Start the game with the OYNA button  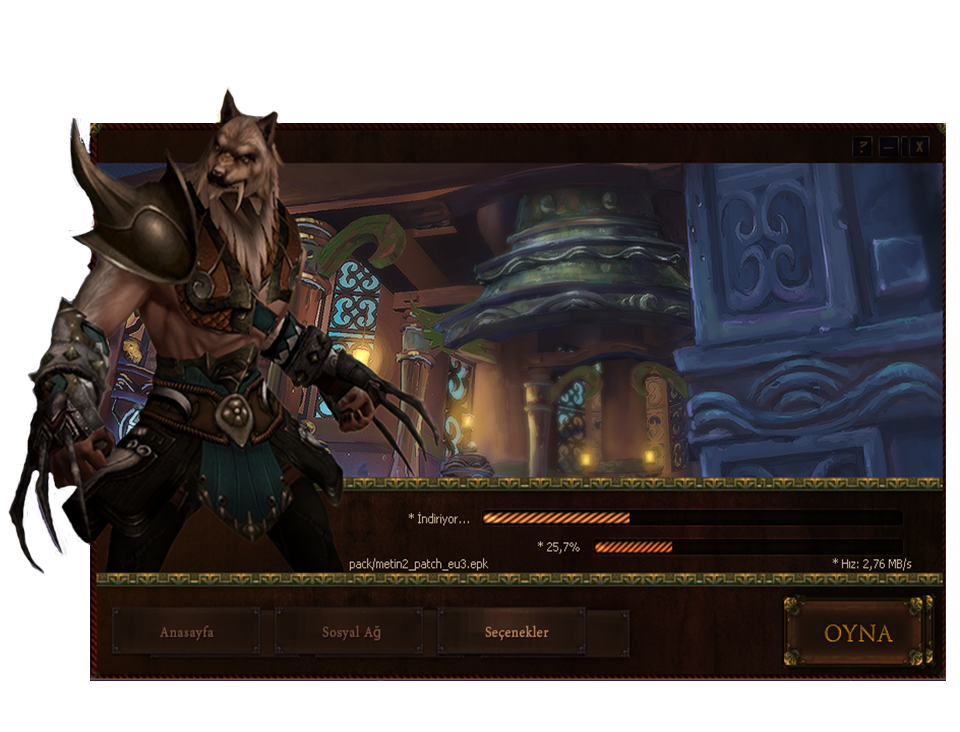click(858, 633)
